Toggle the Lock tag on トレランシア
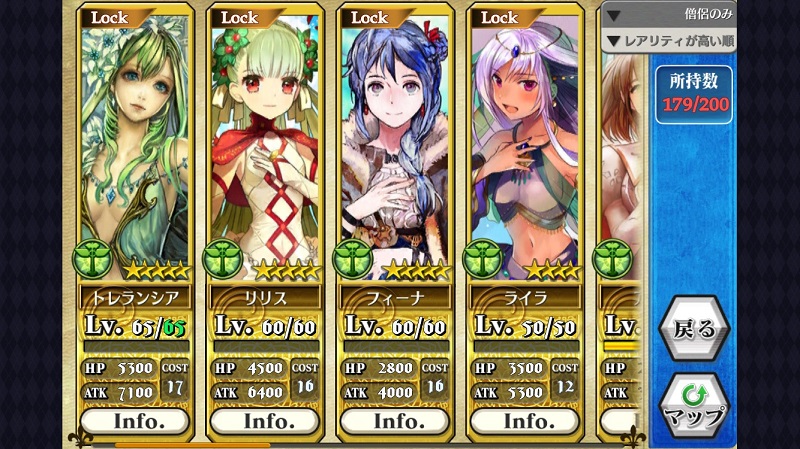Viewport: 800px width, 449px height. [x=111, y=17]
